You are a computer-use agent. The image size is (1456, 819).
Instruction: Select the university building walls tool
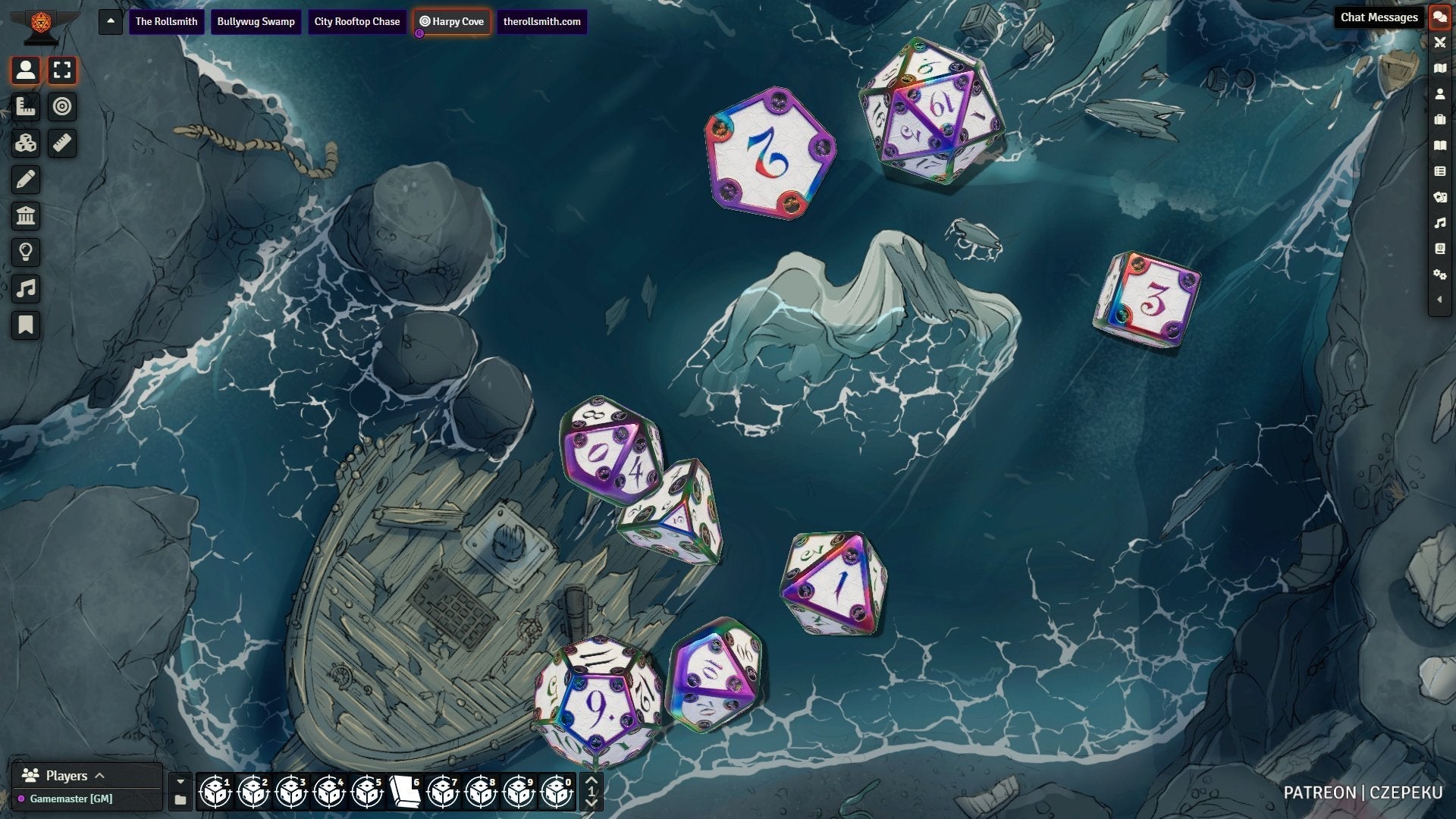(x=26, y=216)
